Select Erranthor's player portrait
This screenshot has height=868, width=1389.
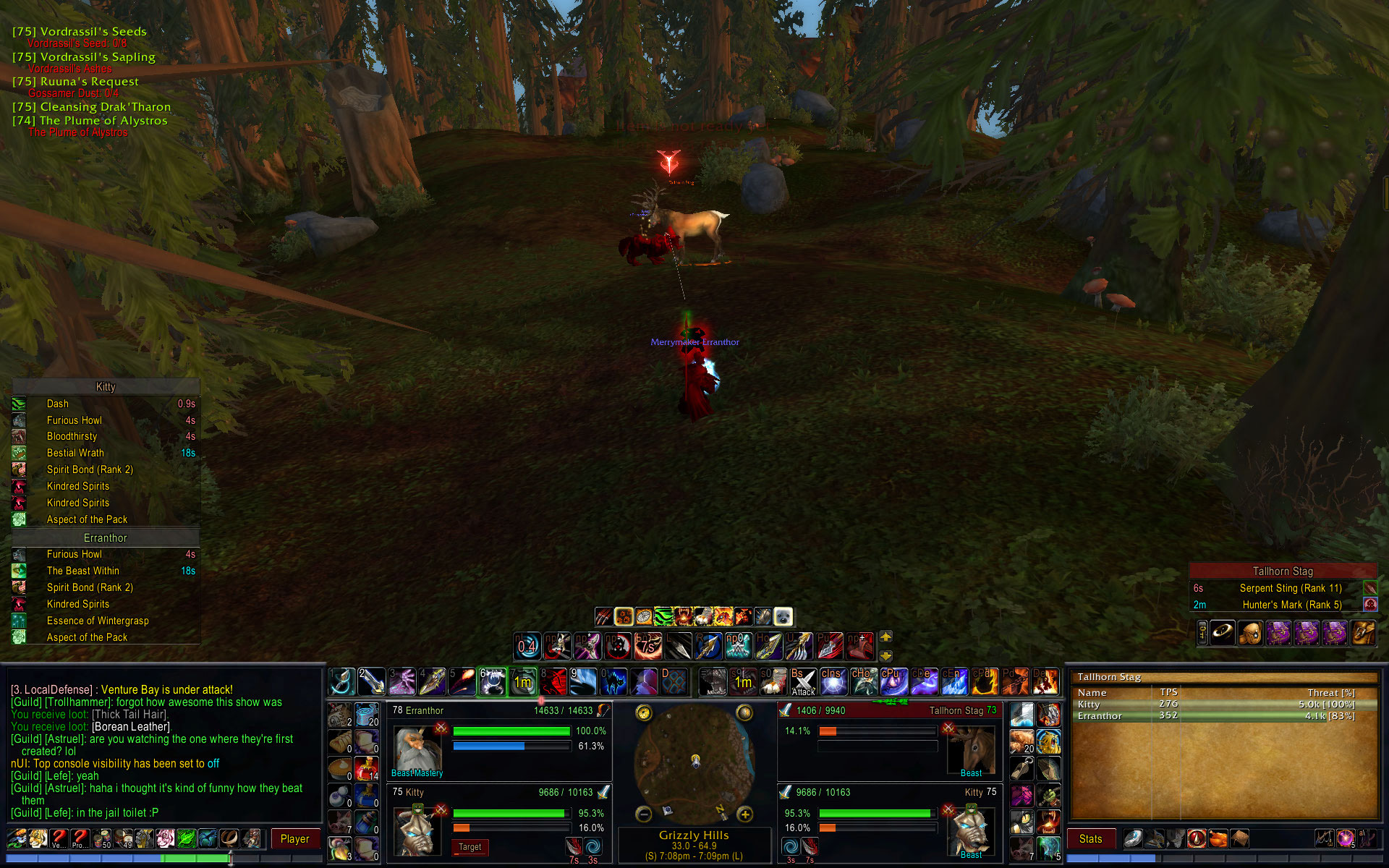[418, 748]
